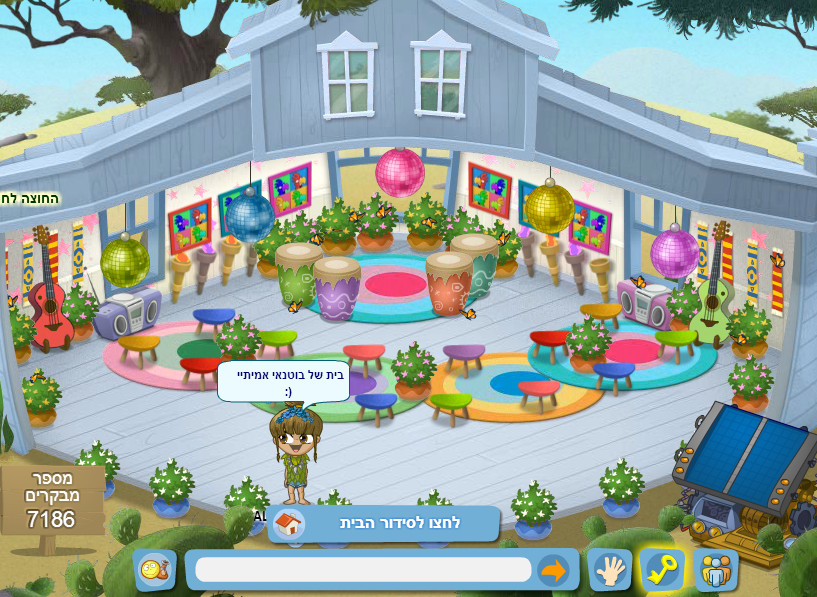This screenshot has width=817, height=597.
Task: Click the house arrangement button
Action: pyautogui.click(x=383, y=523)
